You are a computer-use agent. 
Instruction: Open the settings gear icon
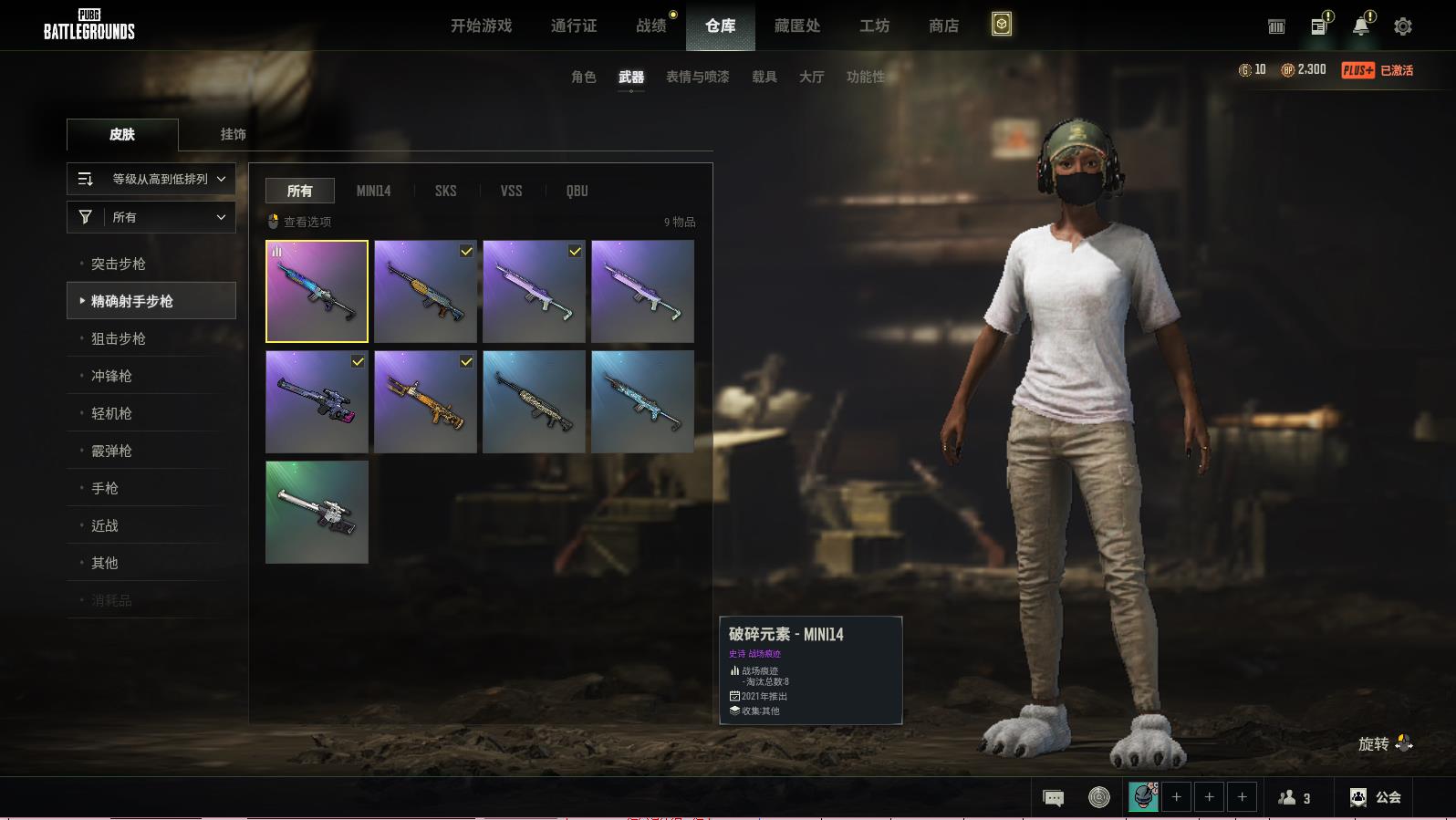click(x=1402, y=26)
